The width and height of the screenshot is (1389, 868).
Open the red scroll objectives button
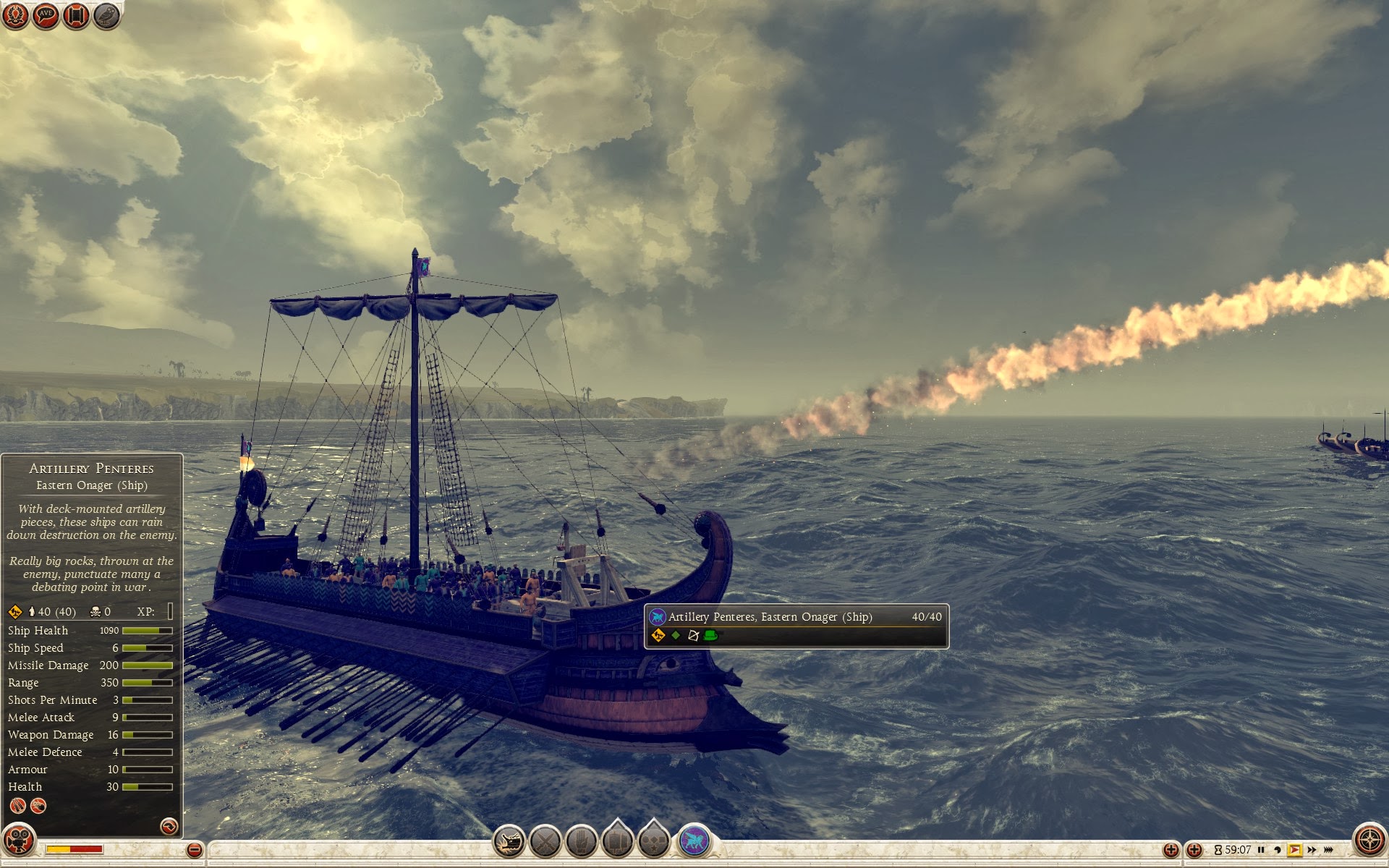click(76, 15)
